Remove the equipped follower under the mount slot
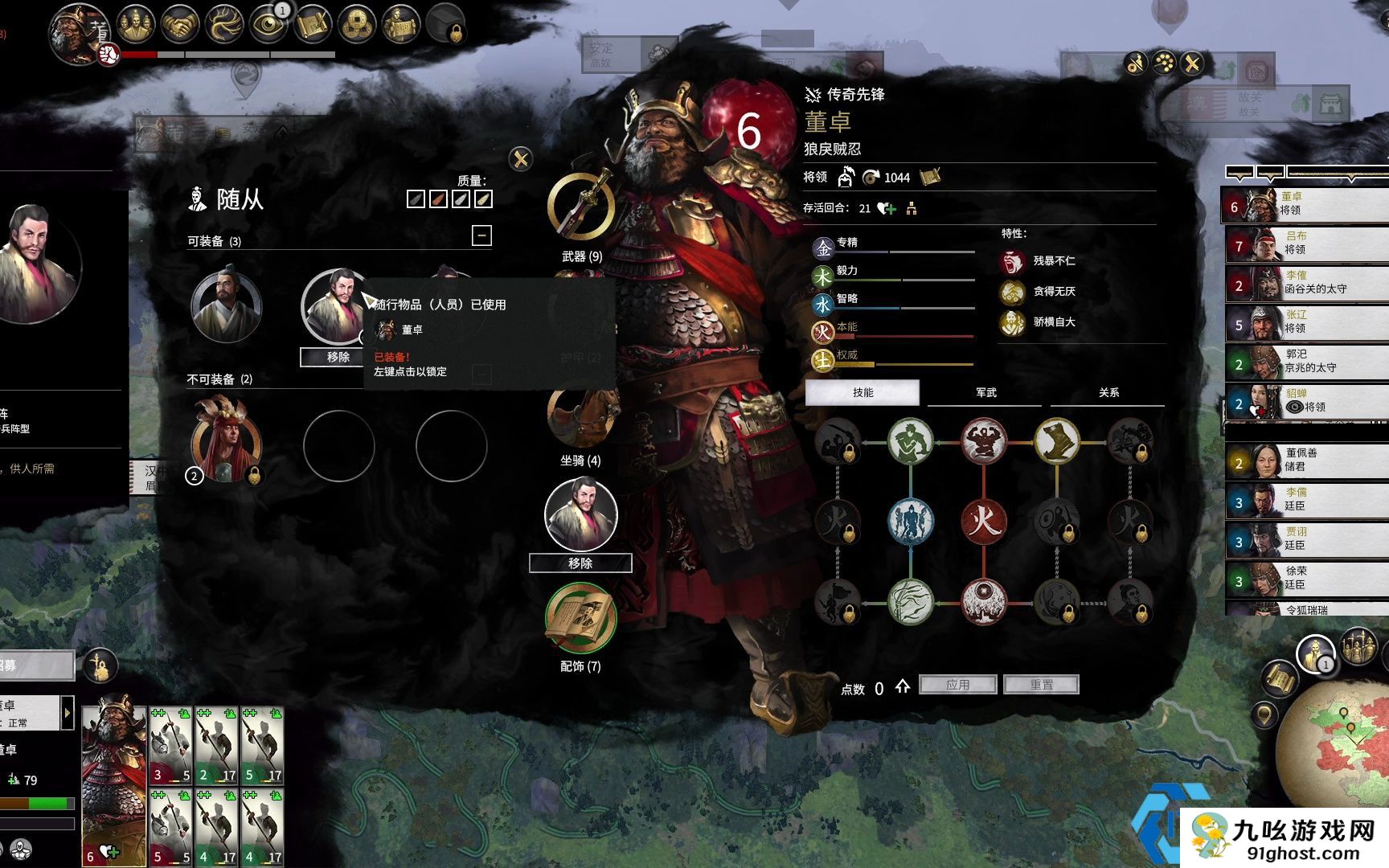1389x868 pixels. (580, 563)
